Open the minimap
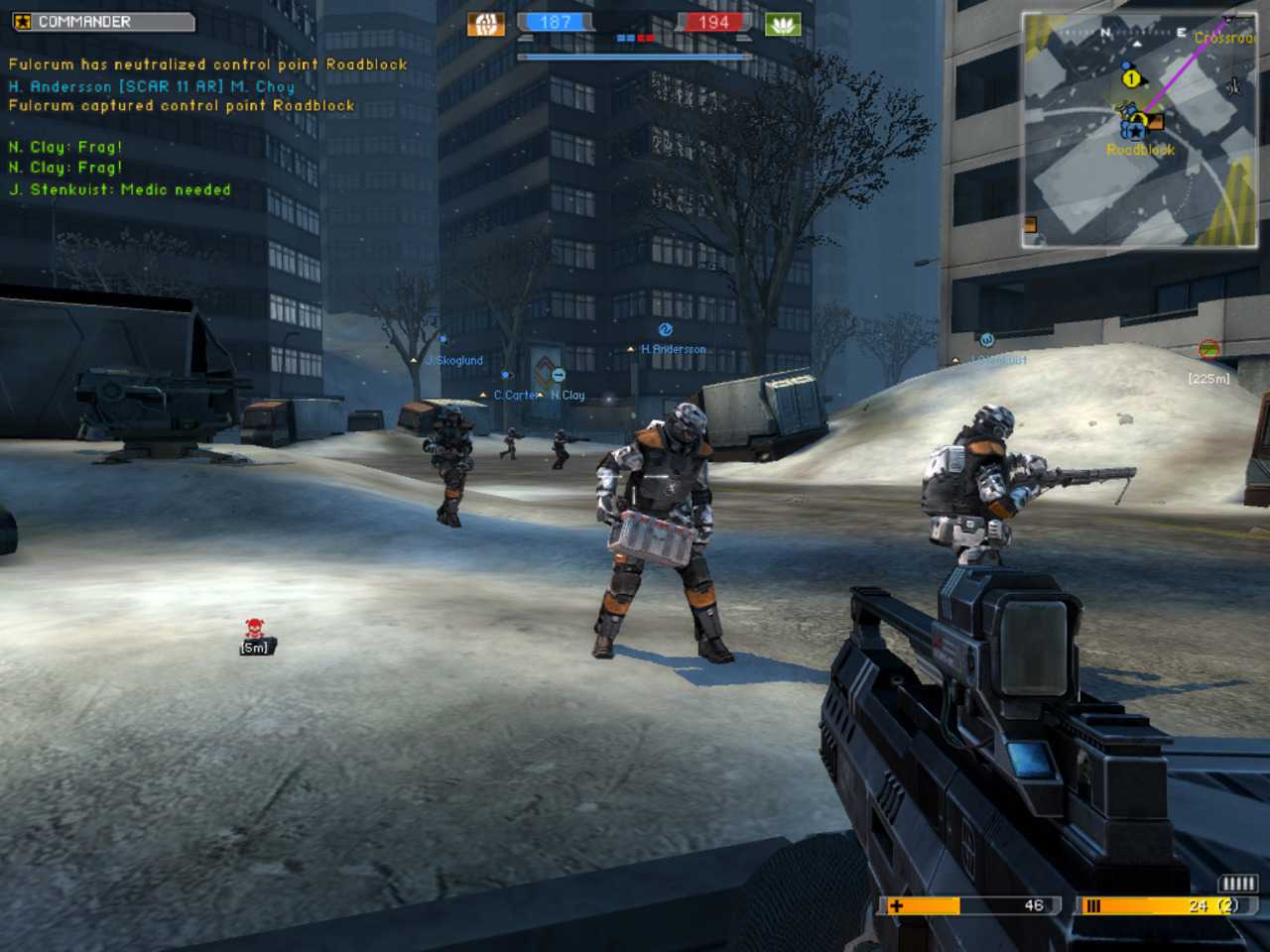 [1139, 129]
